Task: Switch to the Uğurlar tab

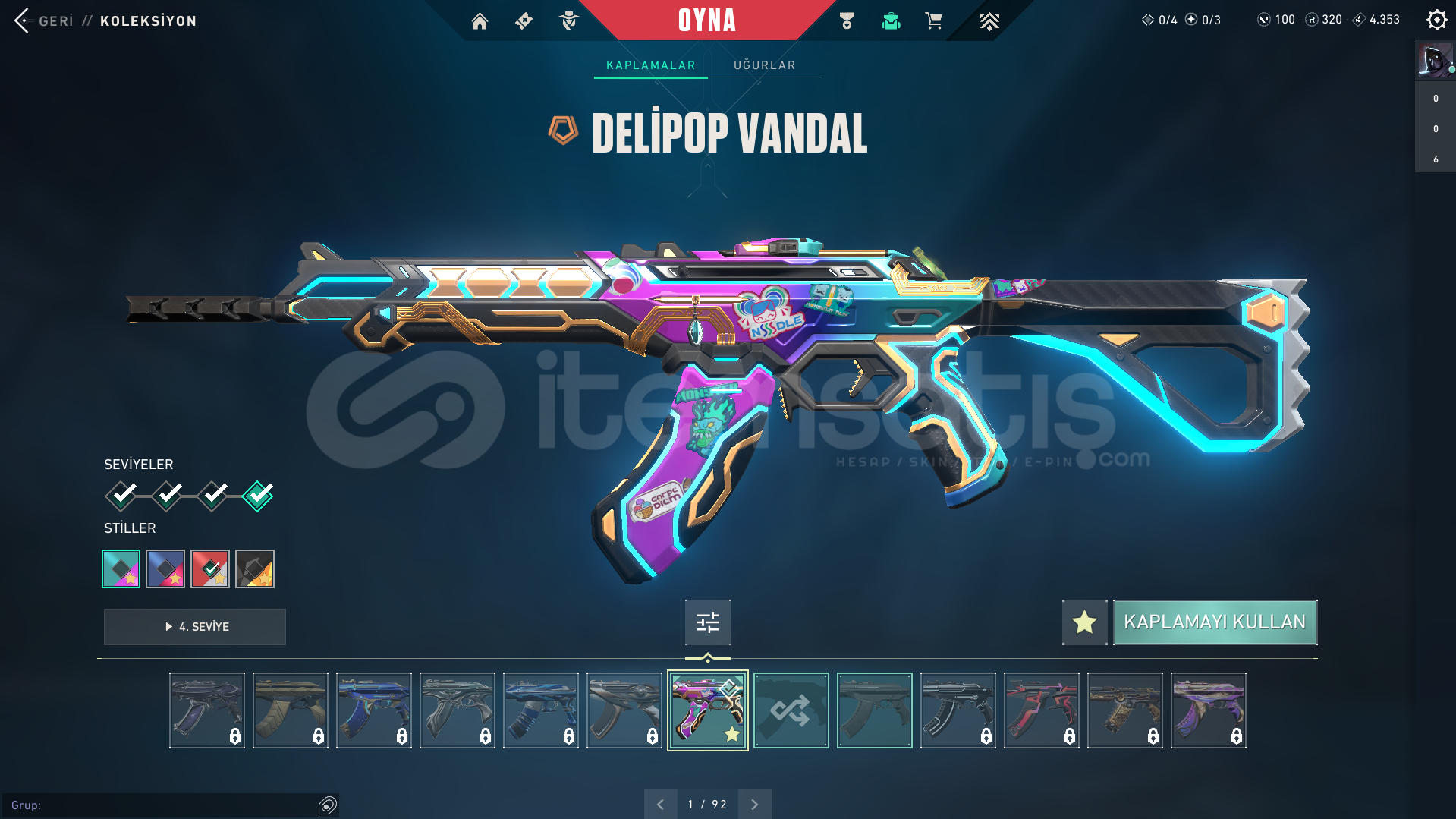Action: (x=763, y=65)
